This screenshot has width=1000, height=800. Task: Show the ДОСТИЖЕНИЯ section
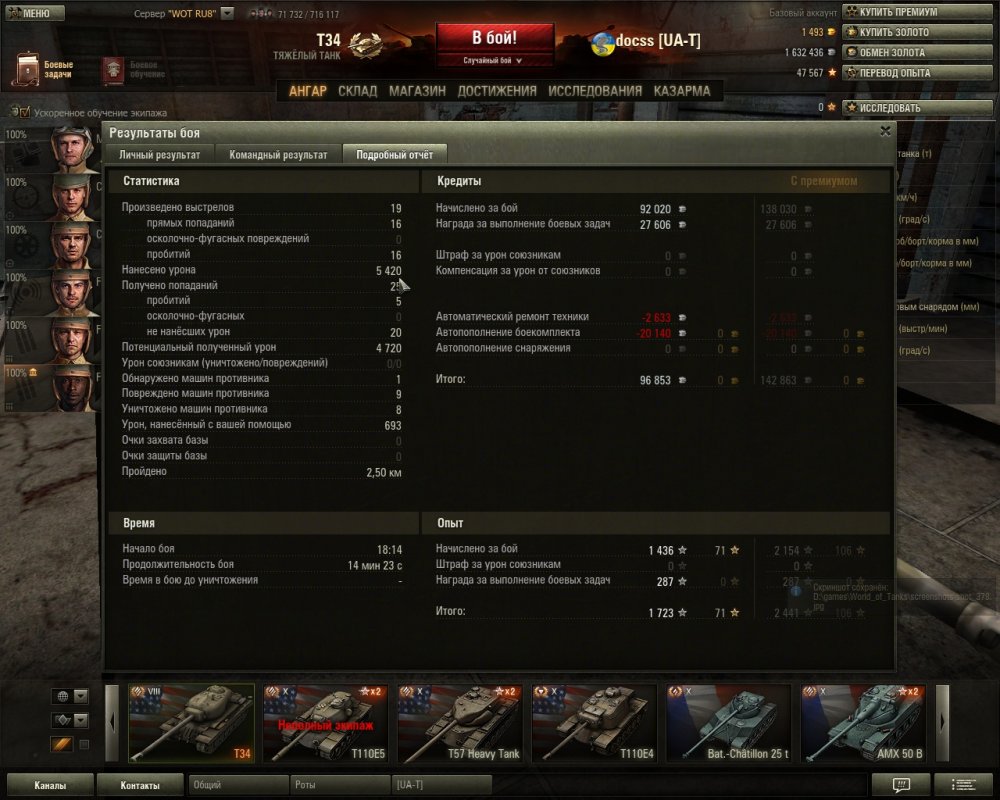point(496,91)
